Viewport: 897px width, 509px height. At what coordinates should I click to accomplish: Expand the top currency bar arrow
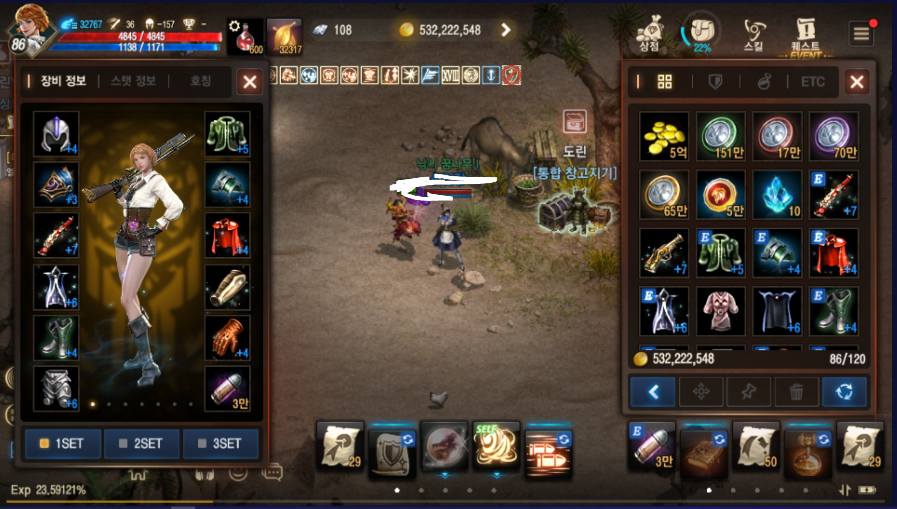pos(505,30)
